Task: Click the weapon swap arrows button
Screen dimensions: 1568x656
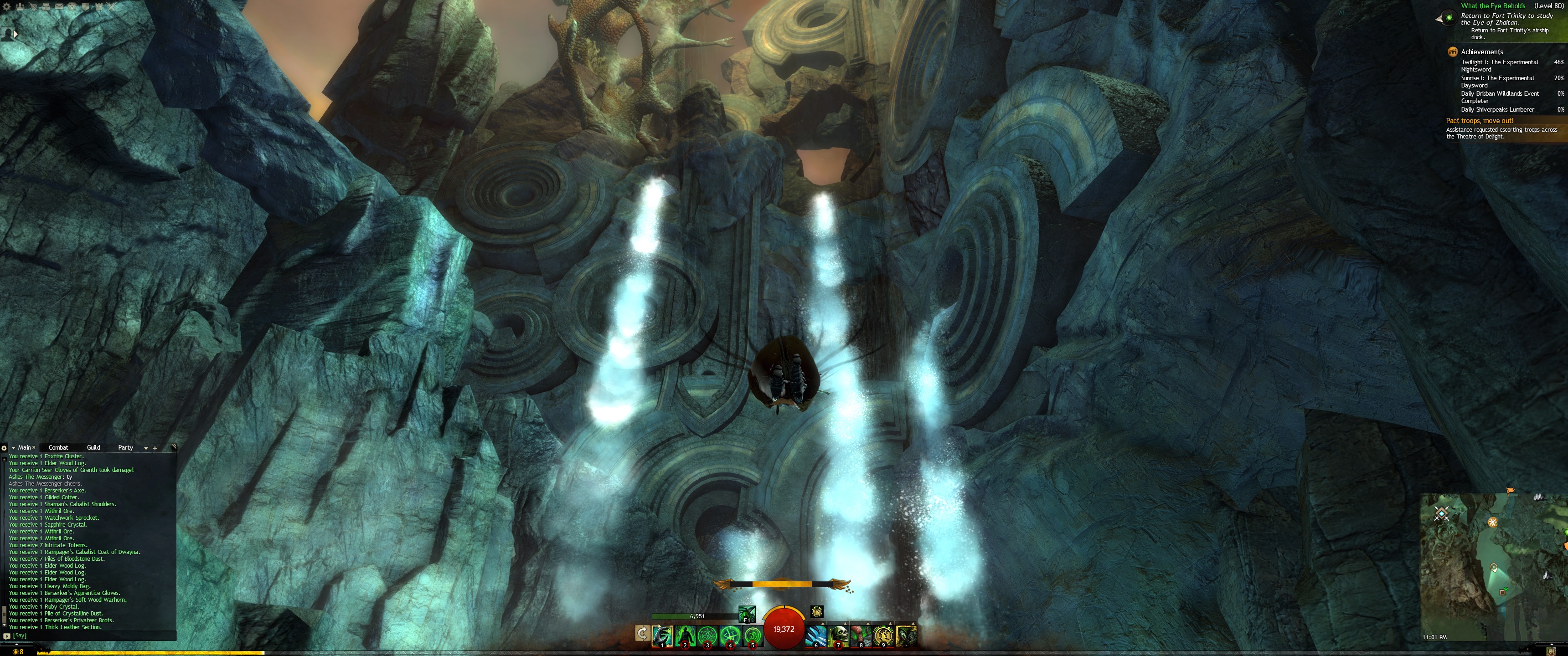Action: click(642, 634)
